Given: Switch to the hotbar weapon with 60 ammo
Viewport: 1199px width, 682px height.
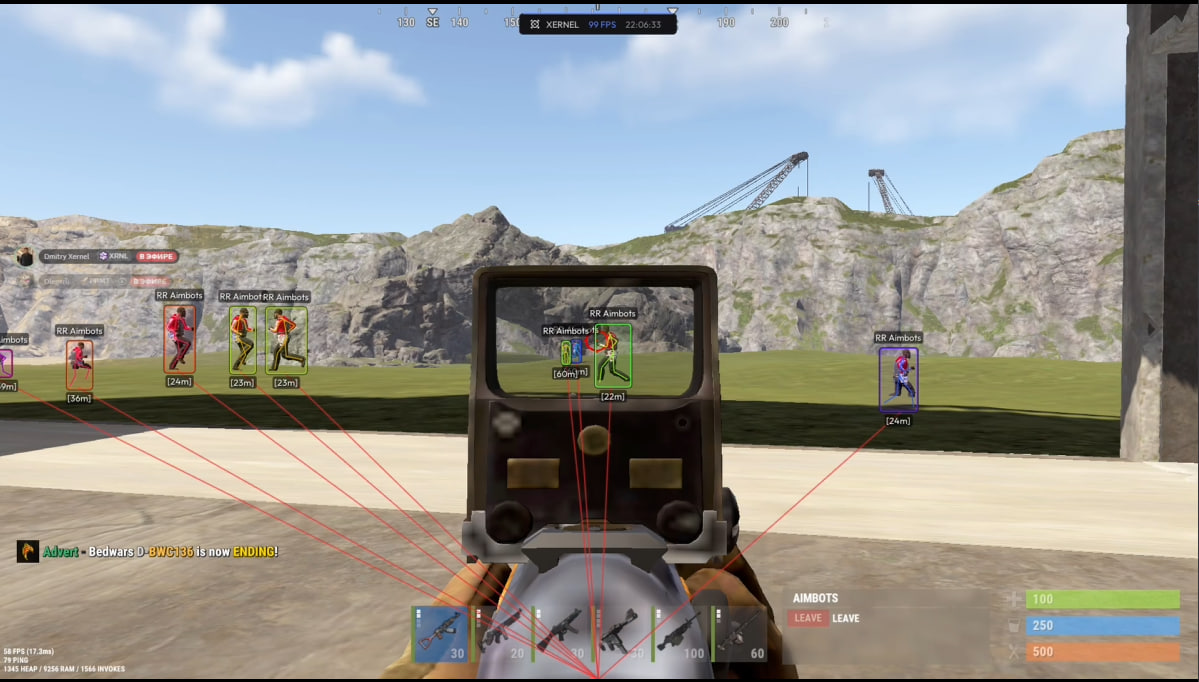Looking at the screenshot, I should (x=740, y=633).
